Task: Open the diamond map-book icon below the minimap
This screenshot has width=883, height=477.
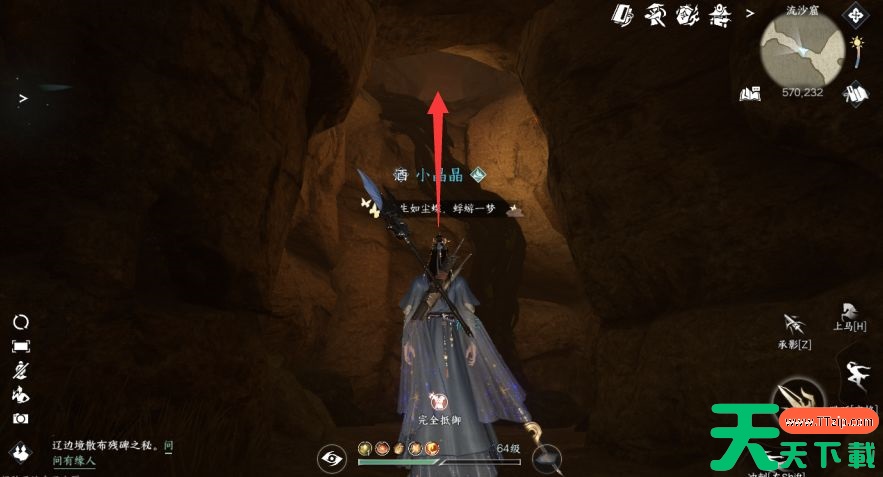Action: tap(853, 93)
